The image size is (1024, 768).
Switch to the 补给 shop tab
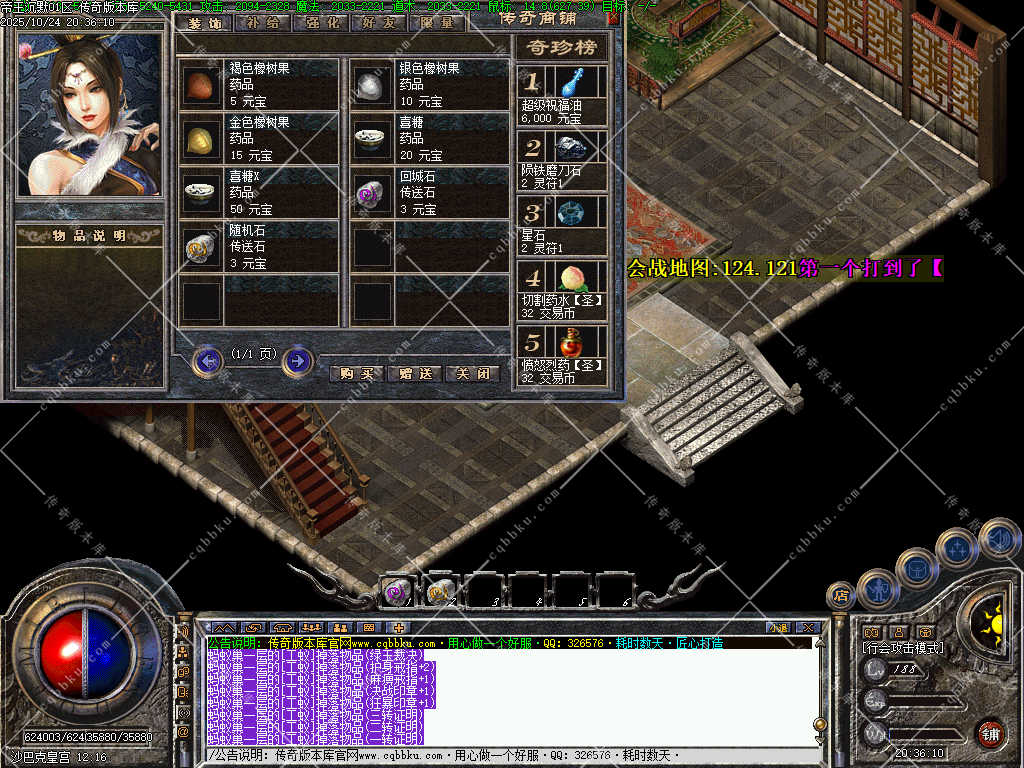click(x=261, y=22)
